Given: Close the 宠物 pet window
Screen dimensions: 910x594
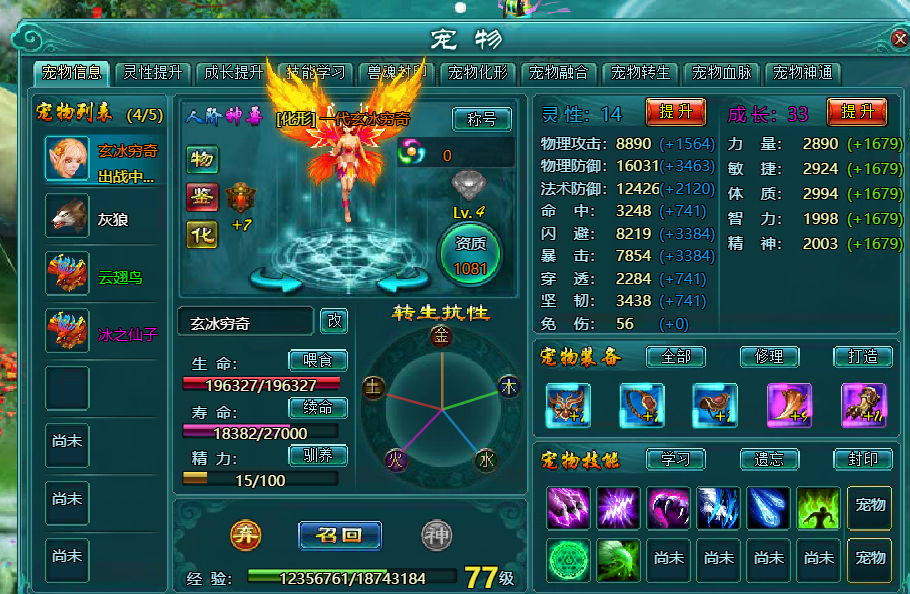Looking at the screenshot, I should point(899,39).
